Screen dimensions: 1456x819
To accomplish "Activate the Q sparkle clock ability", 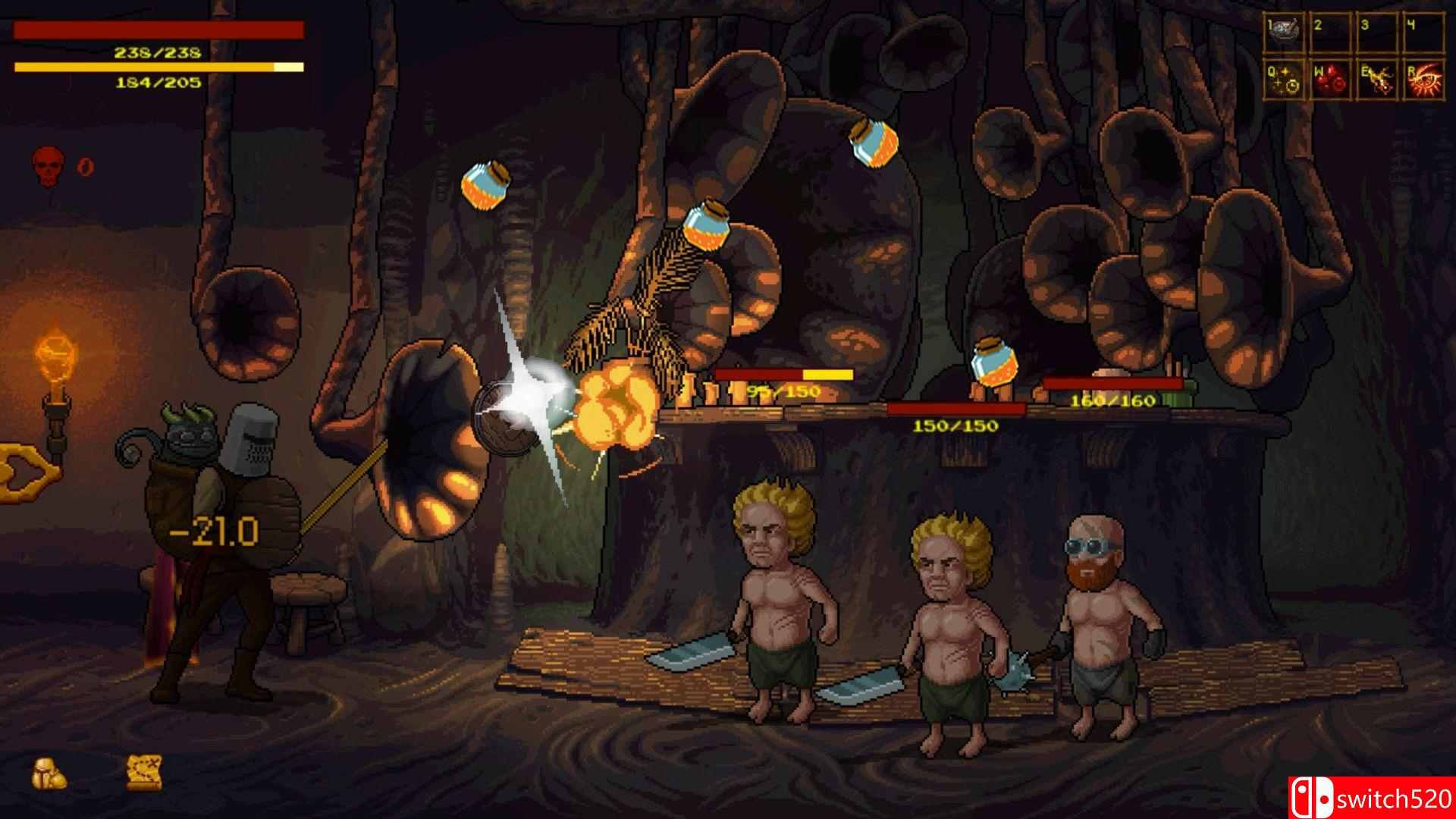I will click(x=1283, y=80).
